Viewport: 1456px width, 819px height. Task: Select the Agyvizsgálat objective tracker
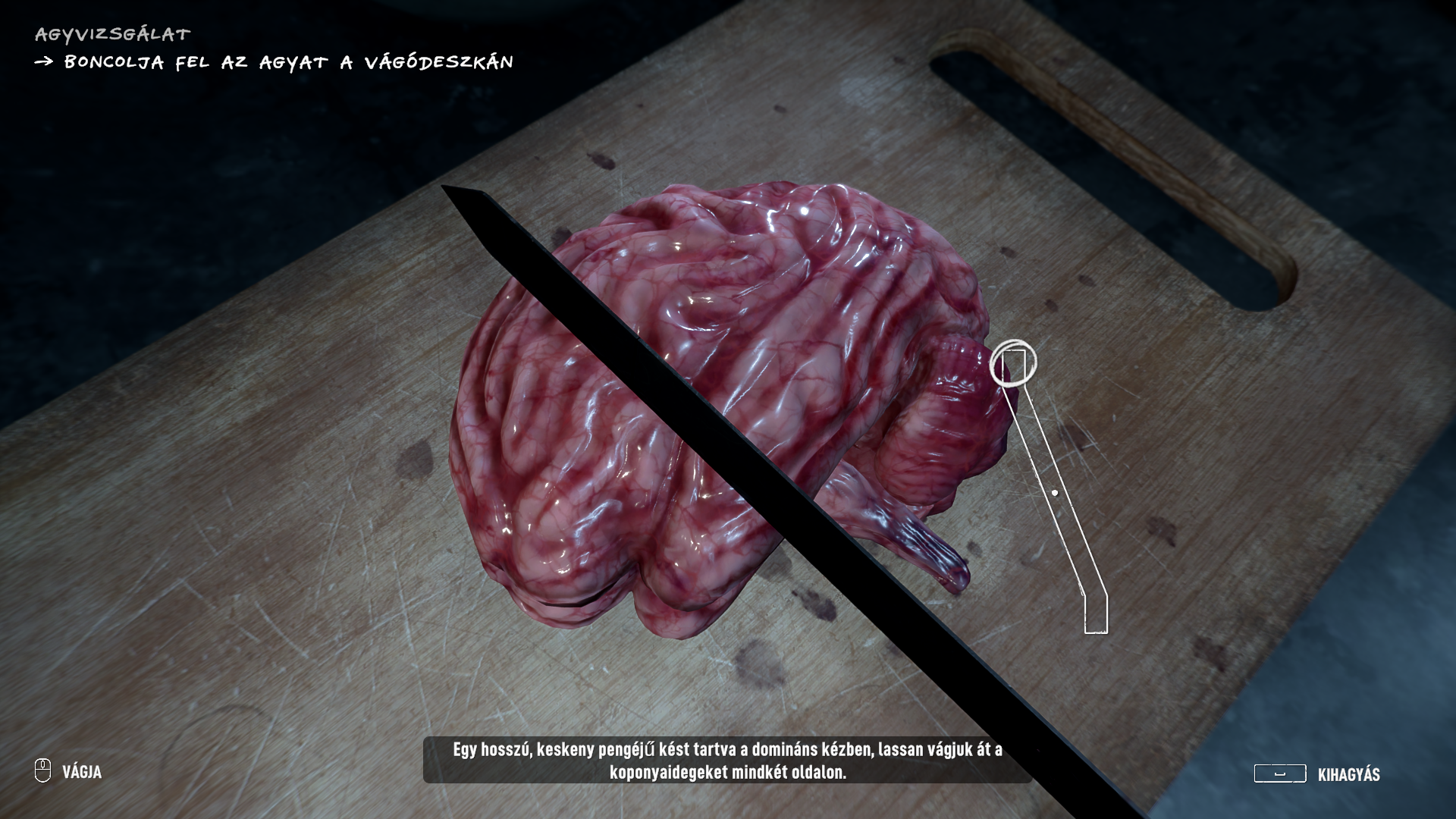112,34
